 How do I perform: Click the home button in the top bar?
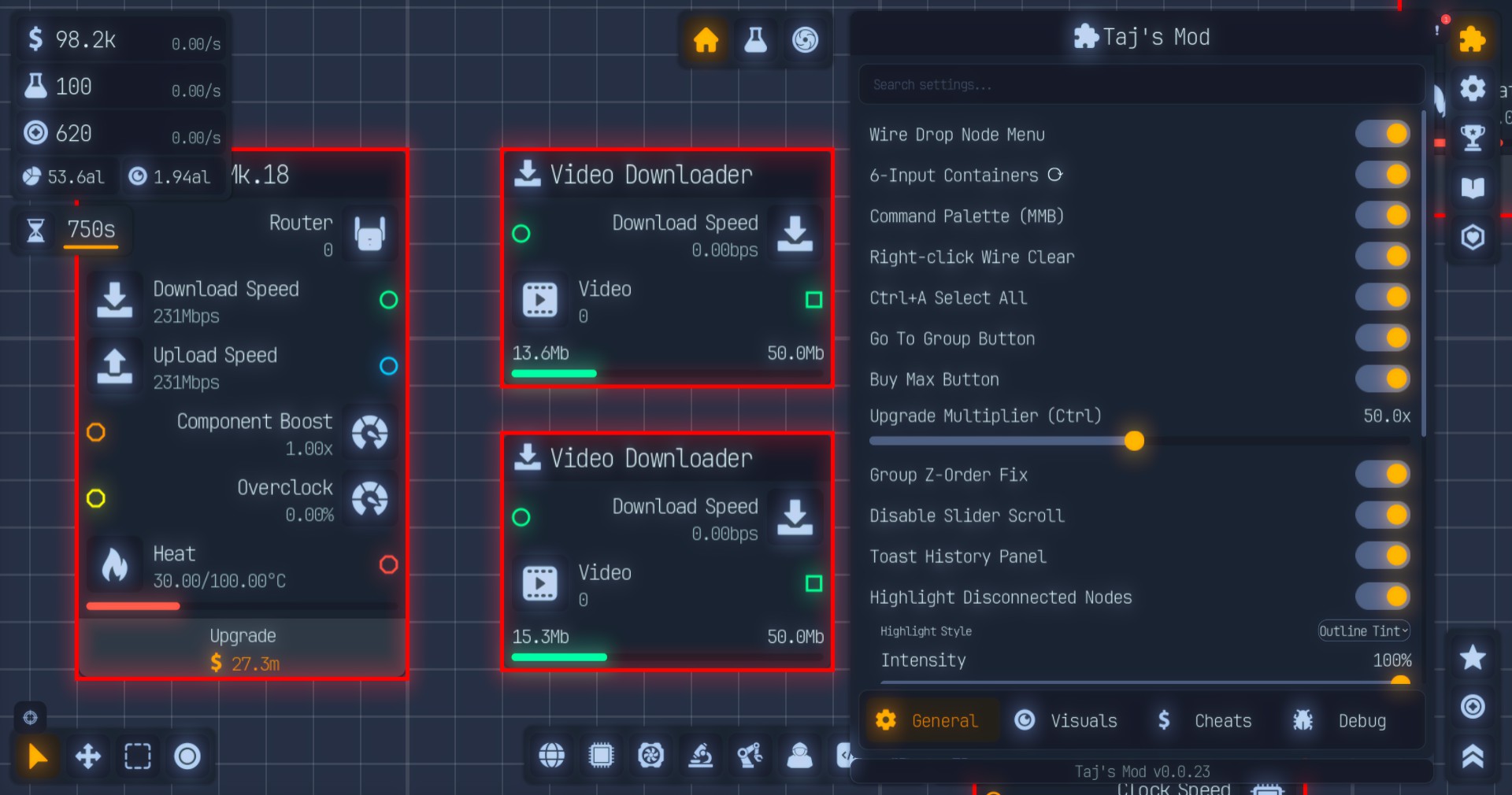point(705,41)
